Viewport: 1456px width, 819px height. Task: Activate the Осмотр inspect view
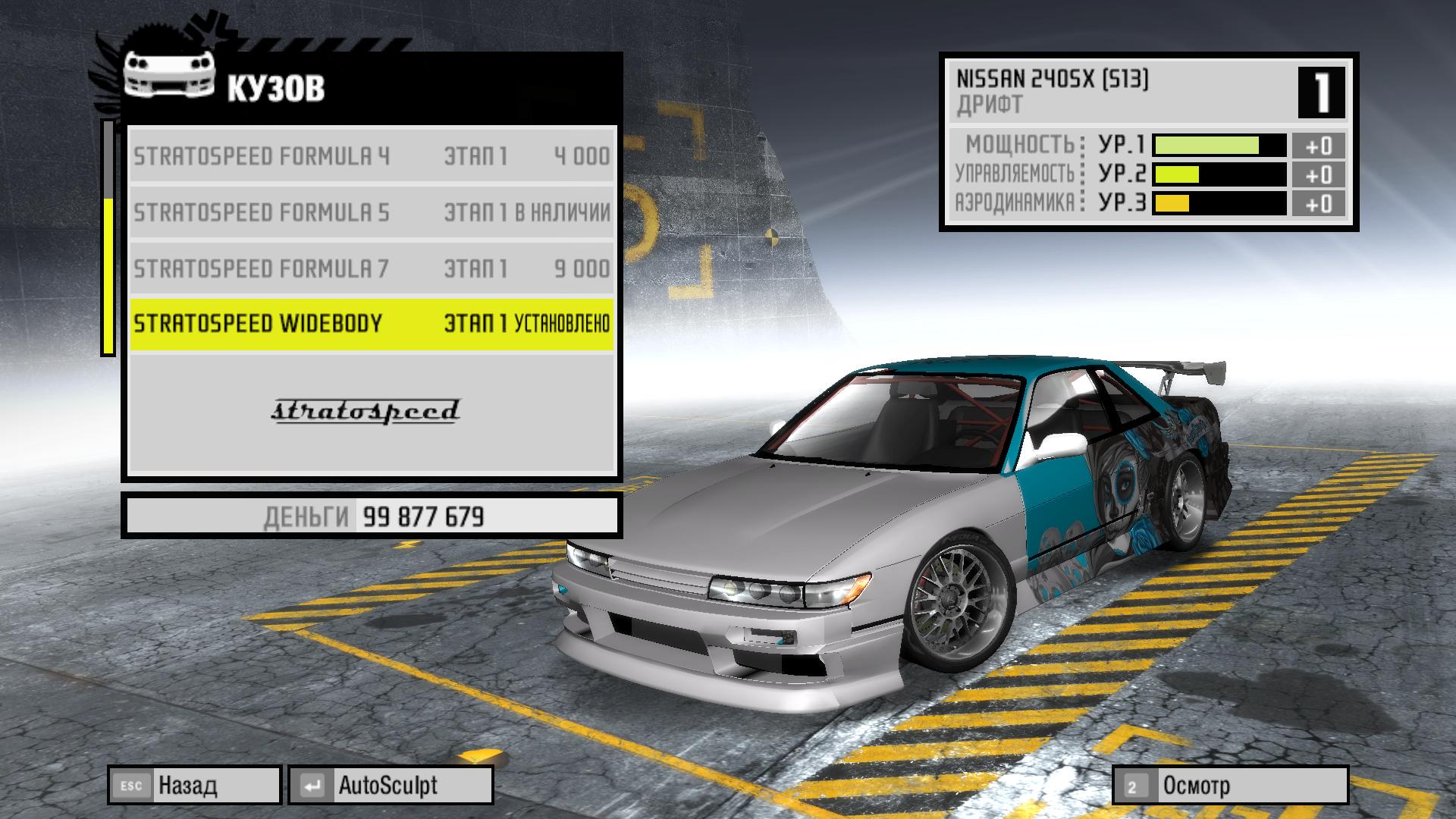1230,785
